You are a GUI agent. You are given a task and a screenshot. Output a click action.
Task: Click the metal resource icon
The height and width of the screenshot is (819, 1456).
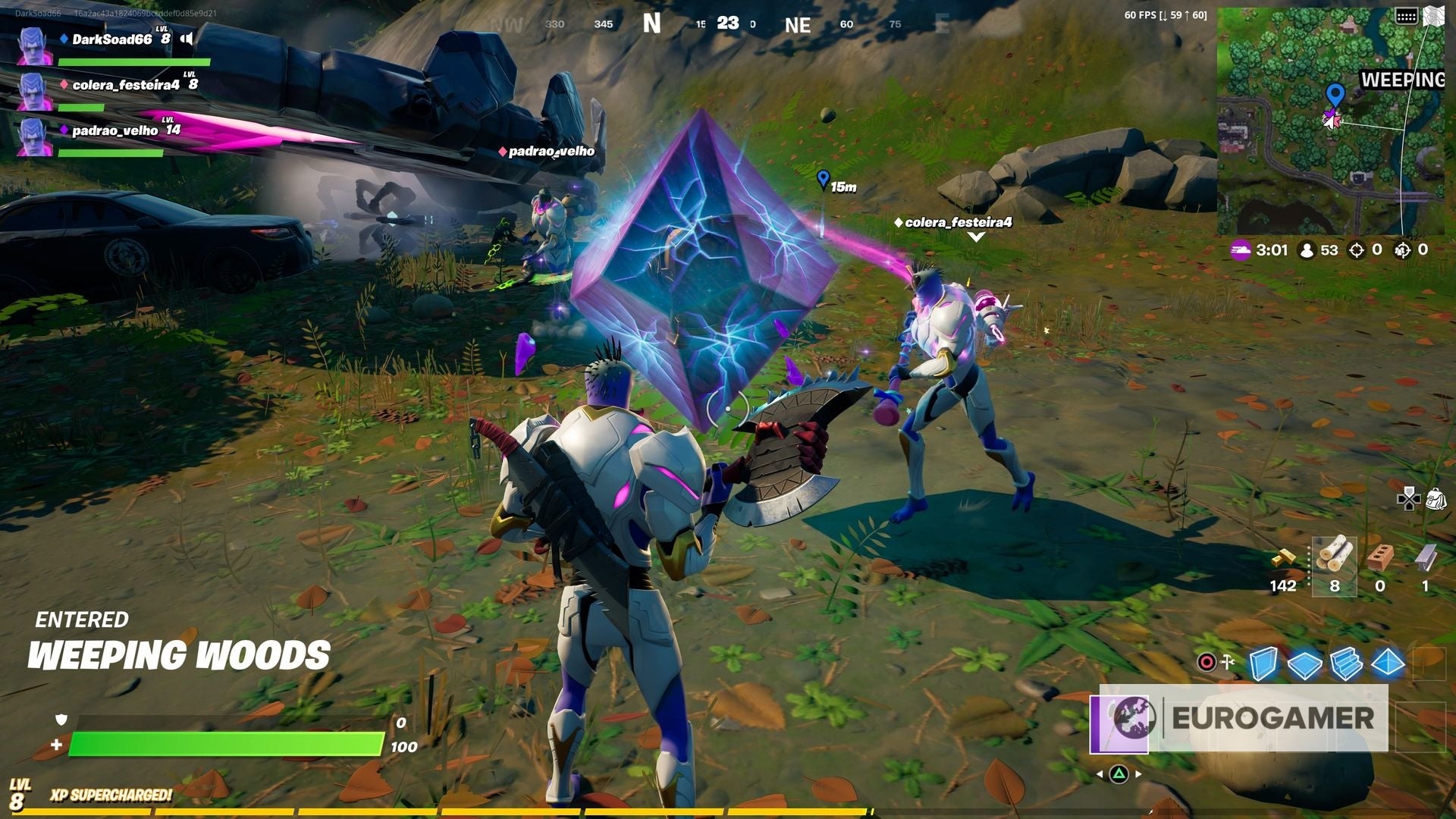point(1429,558)
